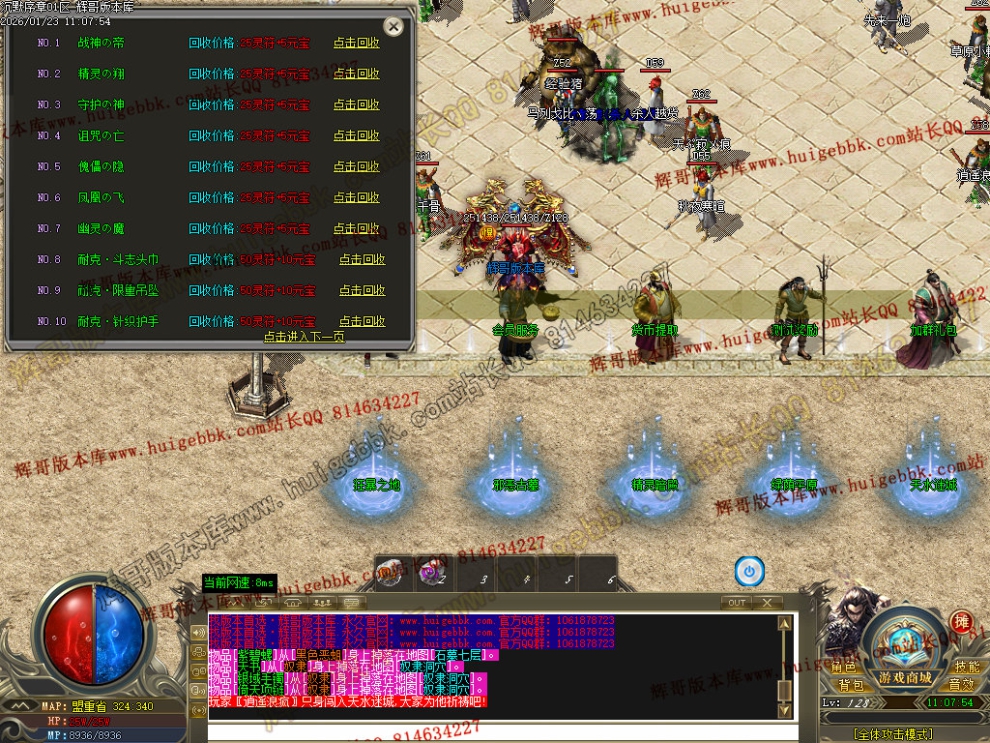Close the item recycling panel
This screenshot has width=990, height=743.
(394, 27)
